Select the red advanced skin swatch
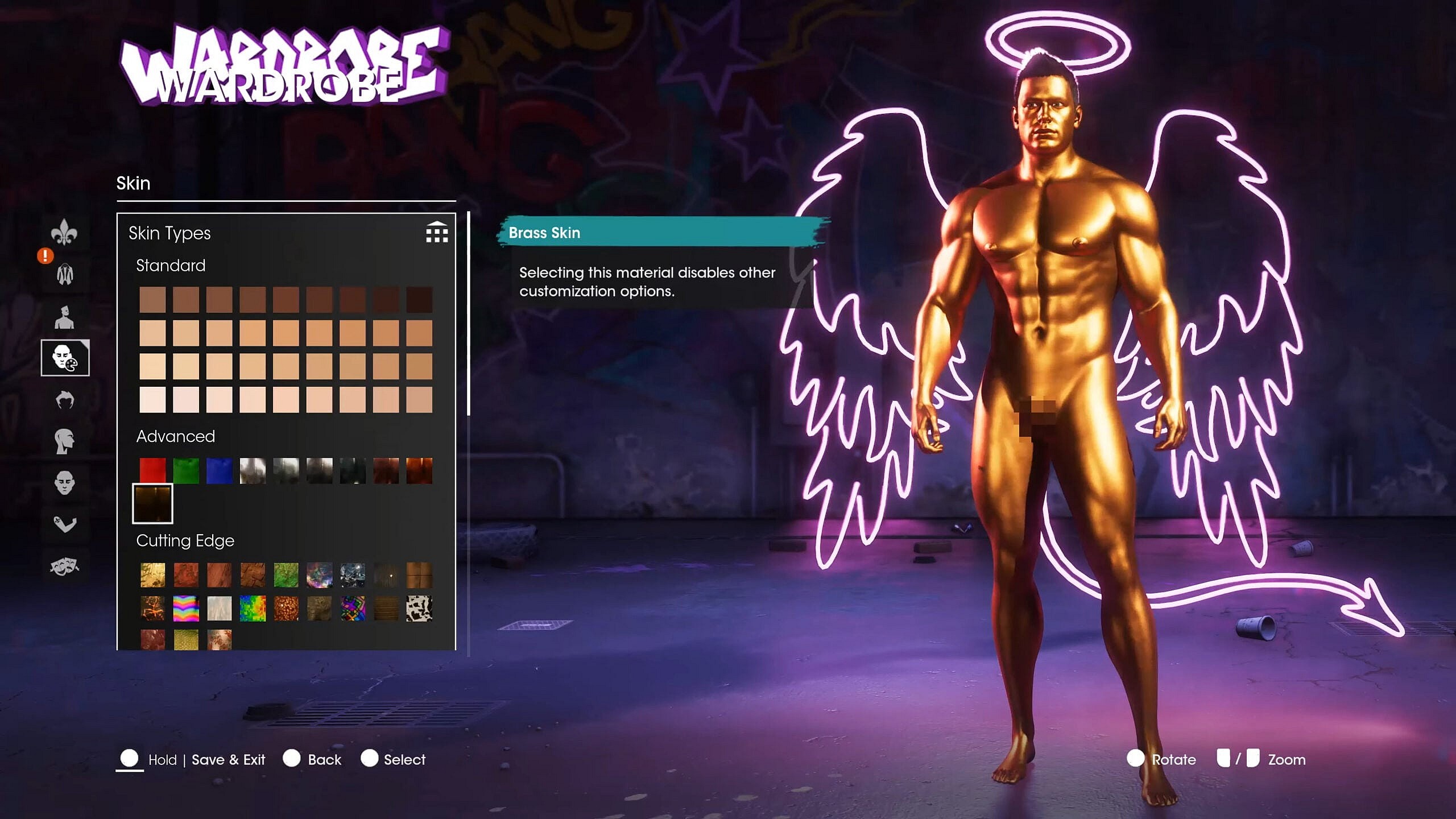Image resolution: width=1456 pixels, height=819 pixels. pyautogui.click(x=152, y=471)
